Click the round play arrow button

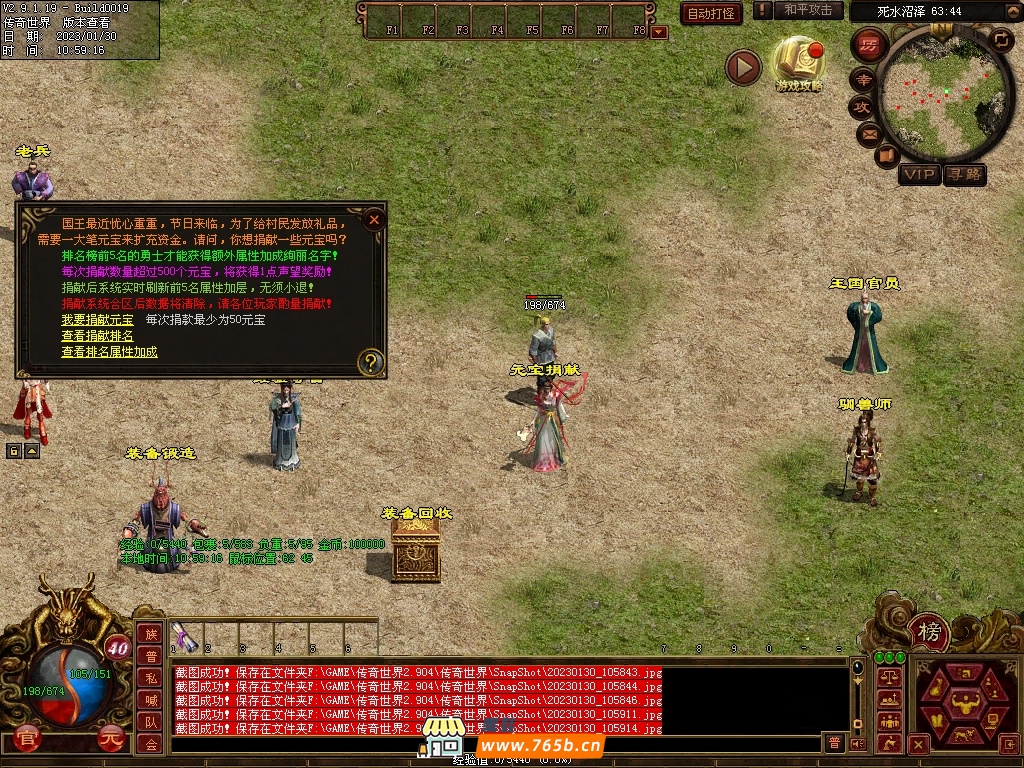(x=743, y=68)
